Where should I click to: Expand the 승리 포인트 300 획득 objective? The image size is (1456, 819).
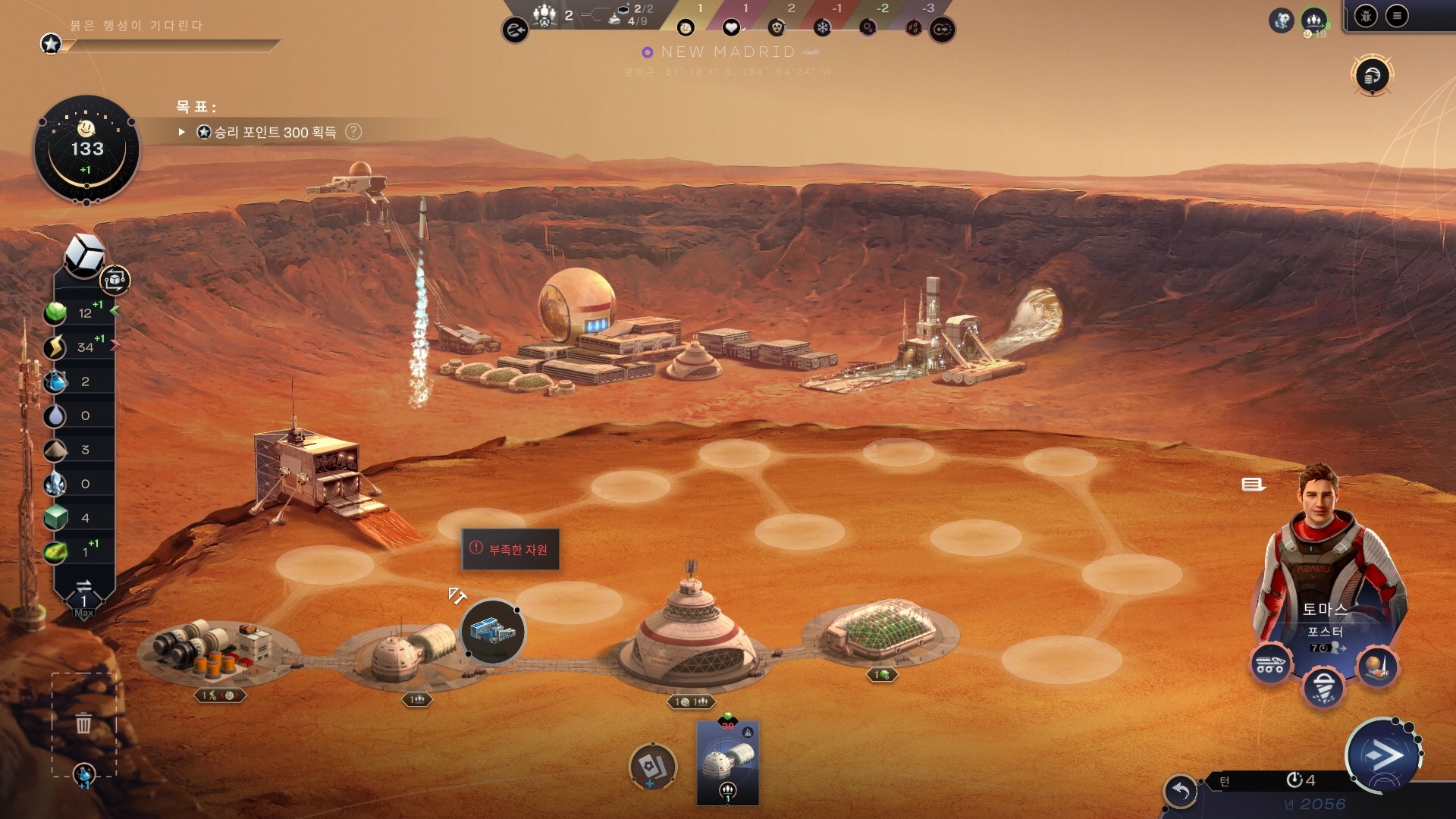pyautogui.click(x=182, y=132)
